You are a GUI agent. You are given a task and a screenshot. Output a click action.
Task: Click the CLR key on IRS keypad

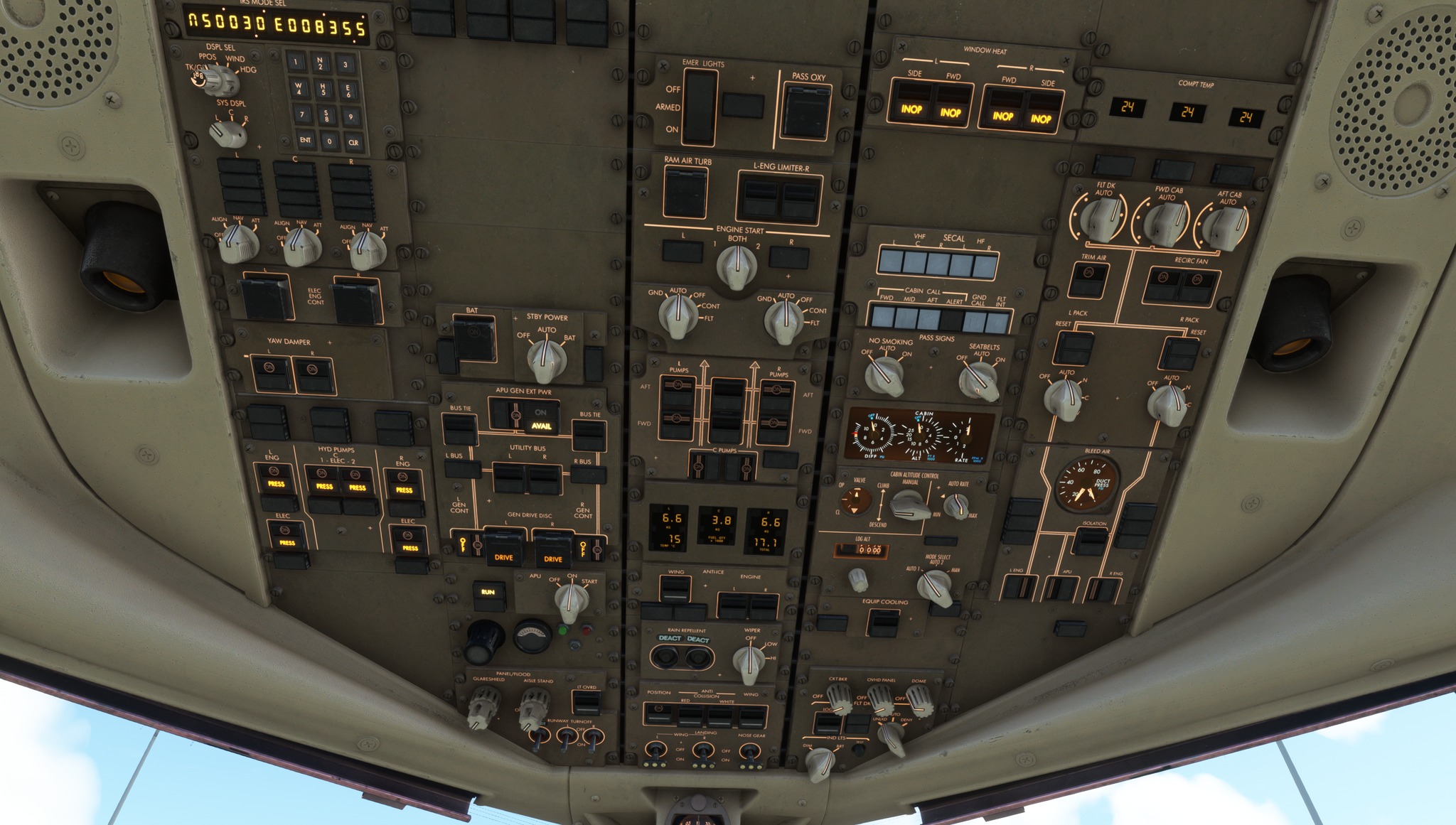[353, 142]
